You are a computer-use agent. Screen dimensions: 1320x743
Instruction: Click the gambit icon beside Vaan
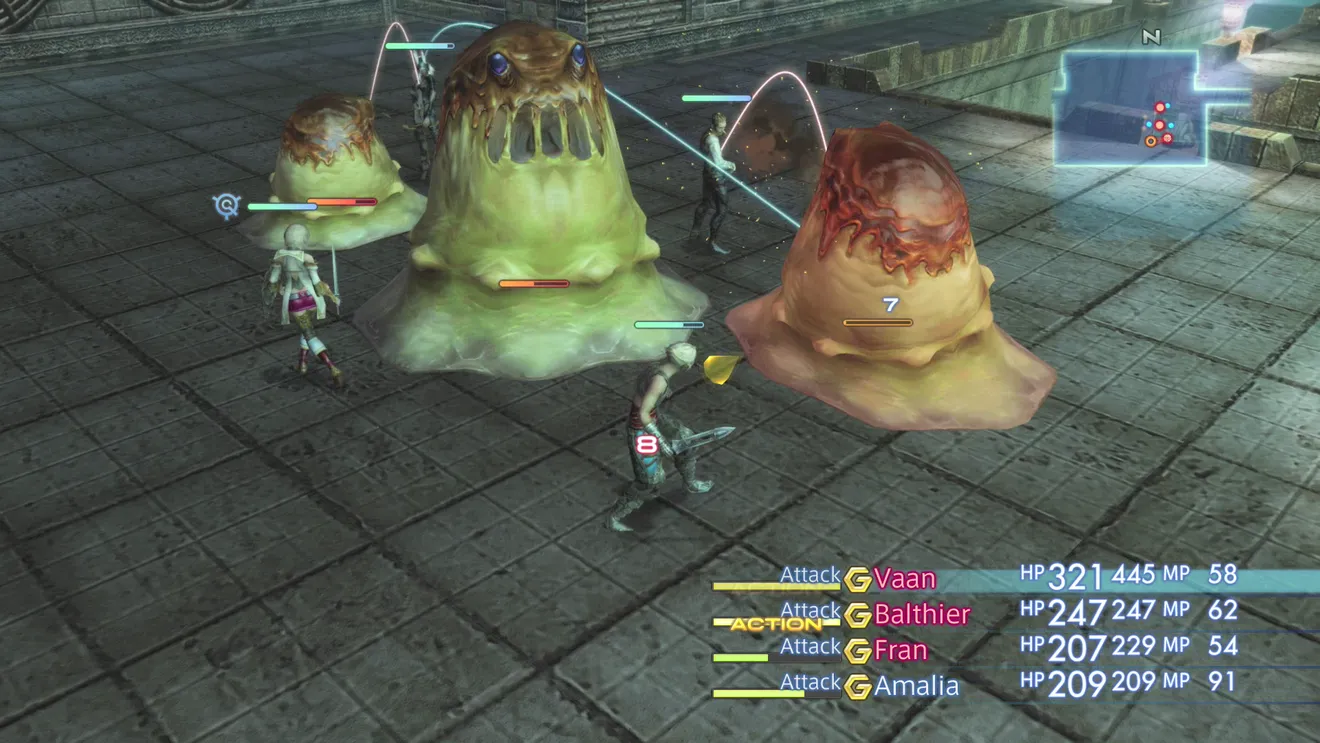(x=857, y=580)
